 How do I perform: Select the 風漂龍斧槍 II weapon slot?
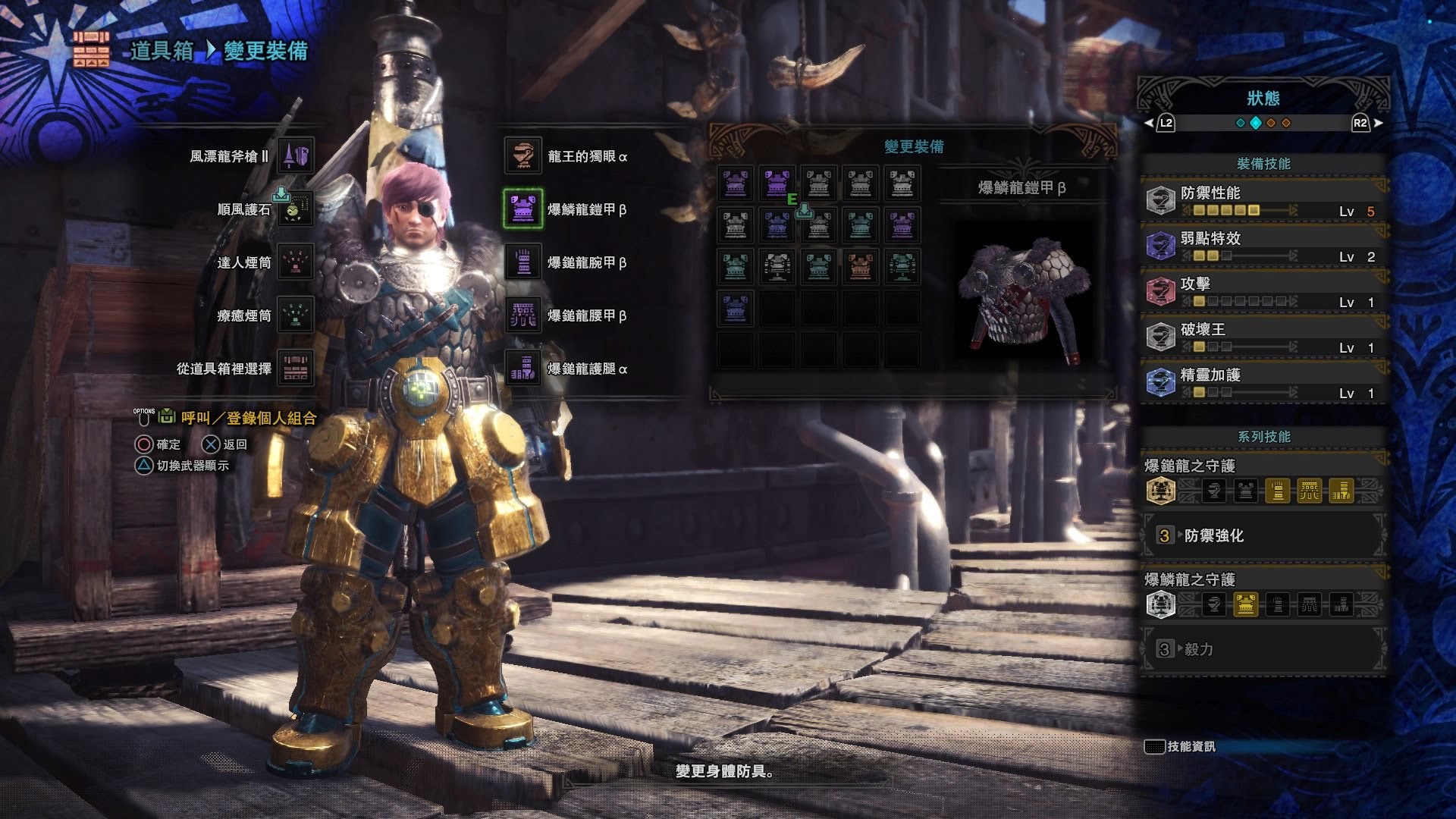tap(296, 156)
